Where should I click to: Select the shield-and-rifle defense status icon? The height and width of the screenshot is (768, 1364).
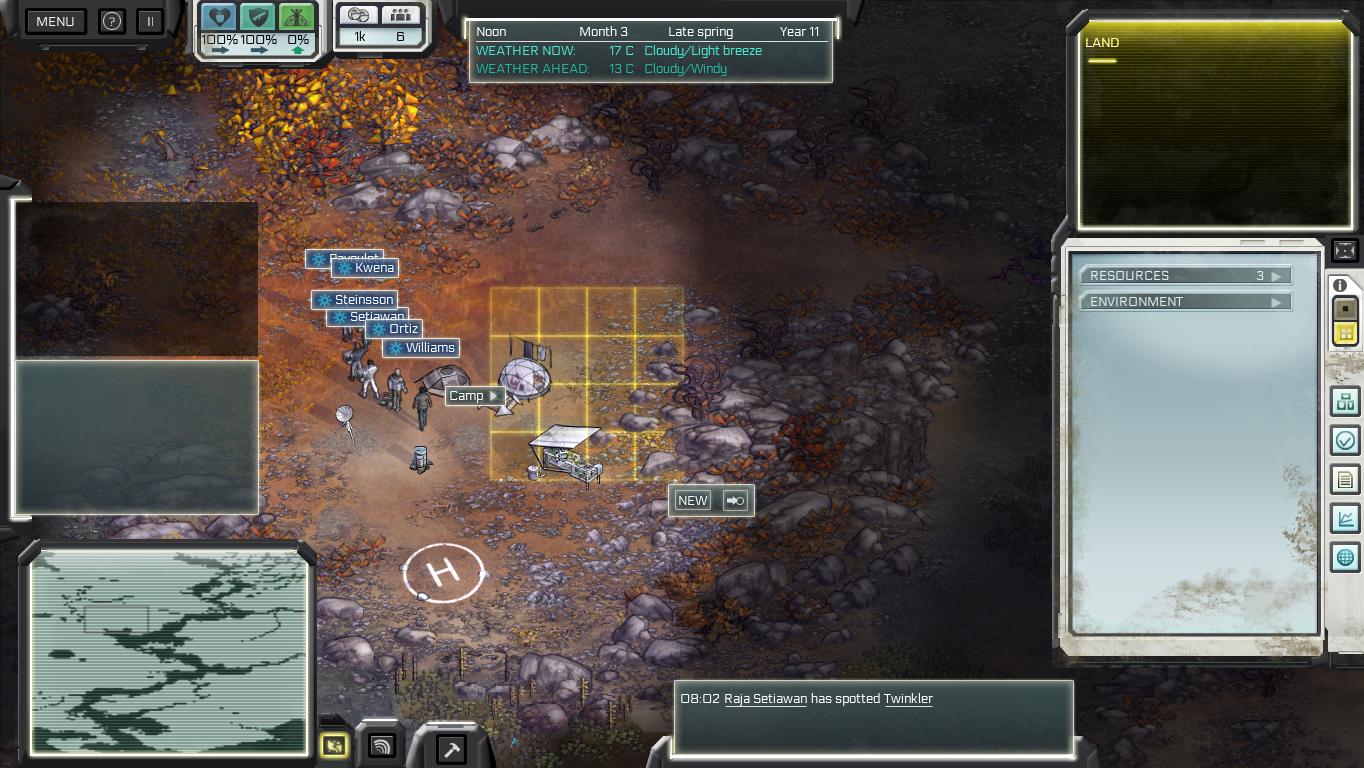(257, 17)
